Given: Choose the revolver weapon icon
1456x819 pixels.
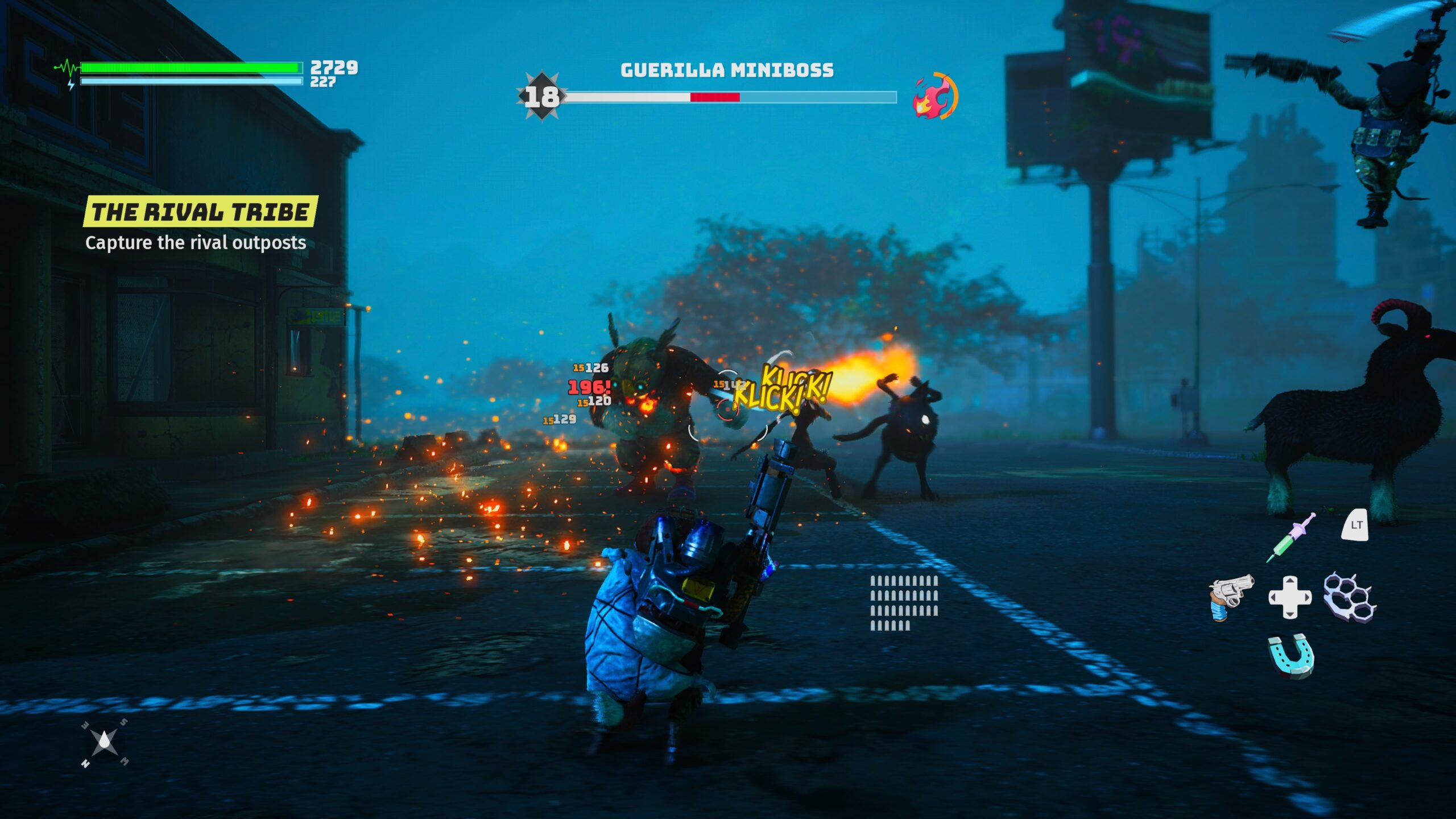Looking at the screenshot, I should 1231,598.
